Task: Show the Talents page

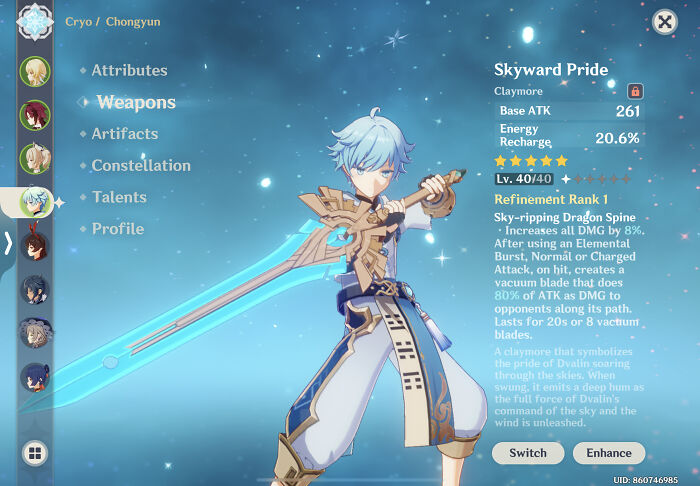Action: (118, 198)
